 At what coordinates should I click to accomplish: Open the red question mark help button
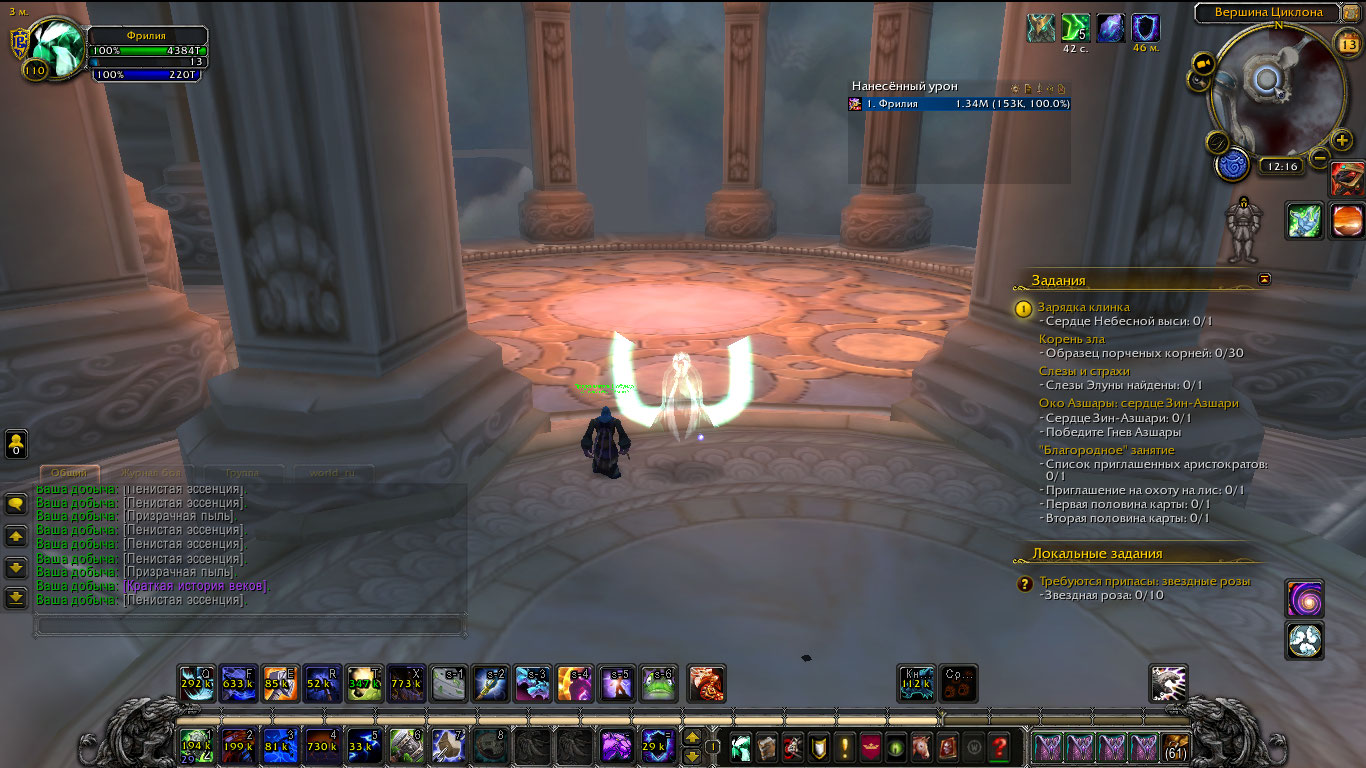(998, 746)
